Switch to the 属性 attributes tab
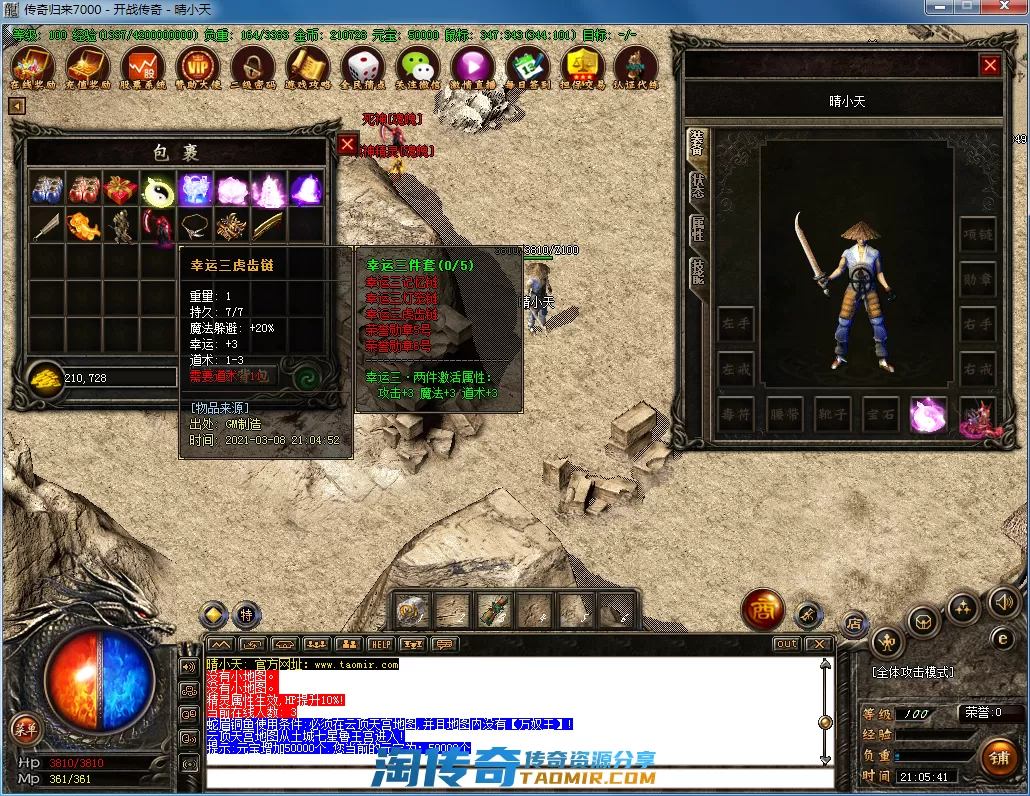Screen dimensions: 1030x796 697,229
